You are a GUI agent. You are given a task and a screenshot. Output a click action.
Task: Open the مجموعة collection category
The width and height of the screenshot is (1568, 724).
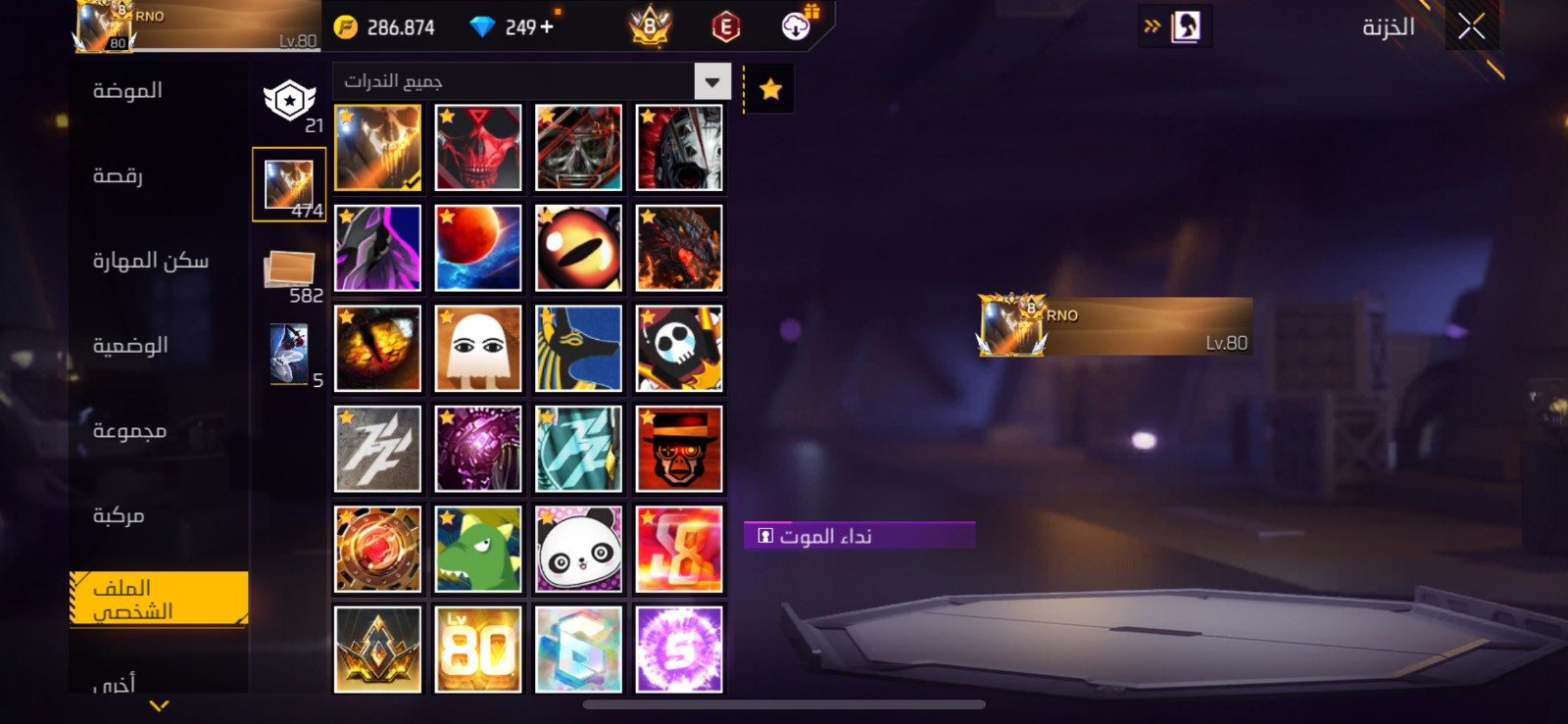point(129,431)
